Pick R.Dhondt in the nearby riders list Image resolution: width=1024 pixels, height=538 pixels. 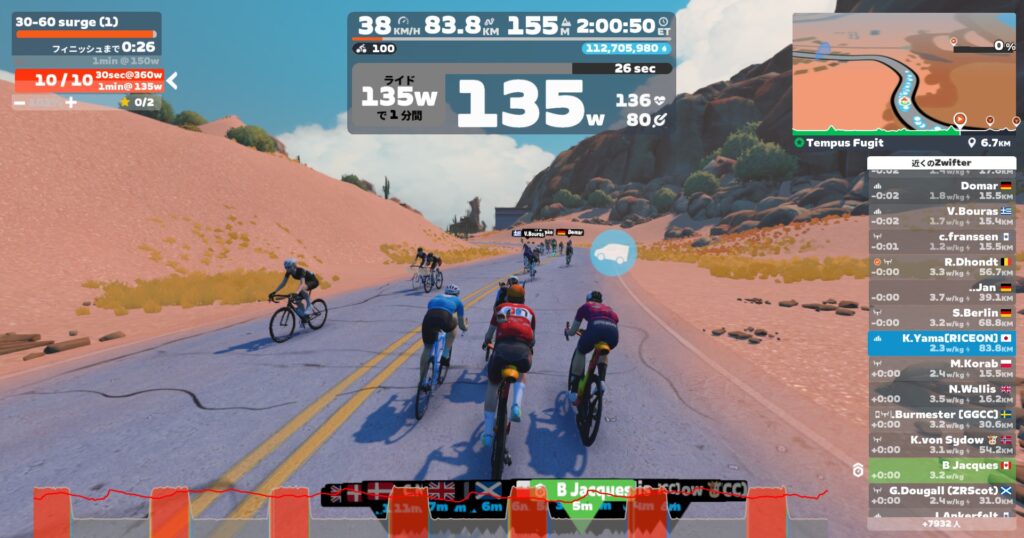(941, 266)
